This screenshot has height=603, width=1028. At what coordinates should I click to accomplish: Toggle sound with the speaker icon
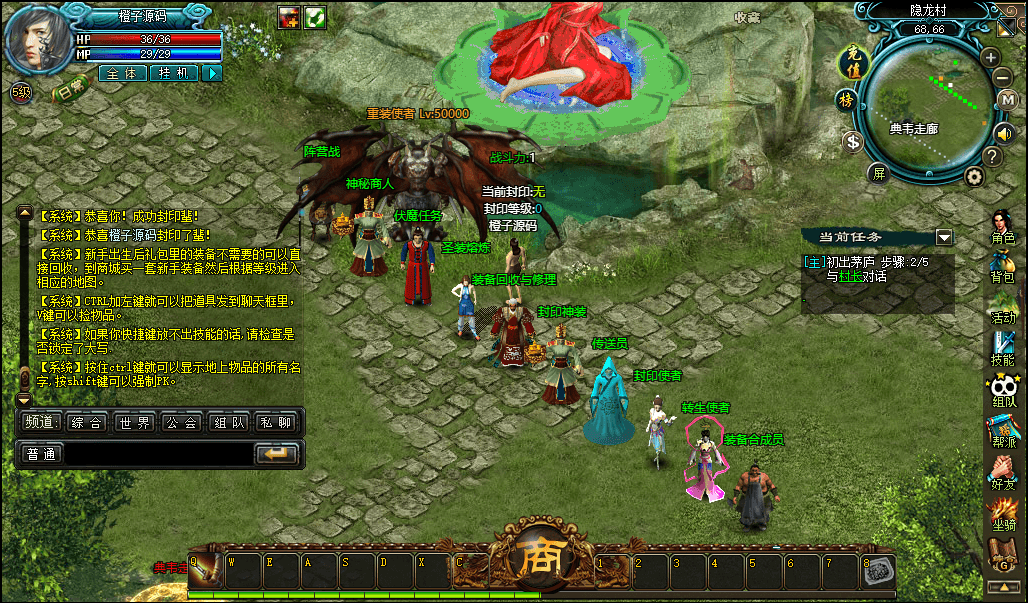(1004, 132)
